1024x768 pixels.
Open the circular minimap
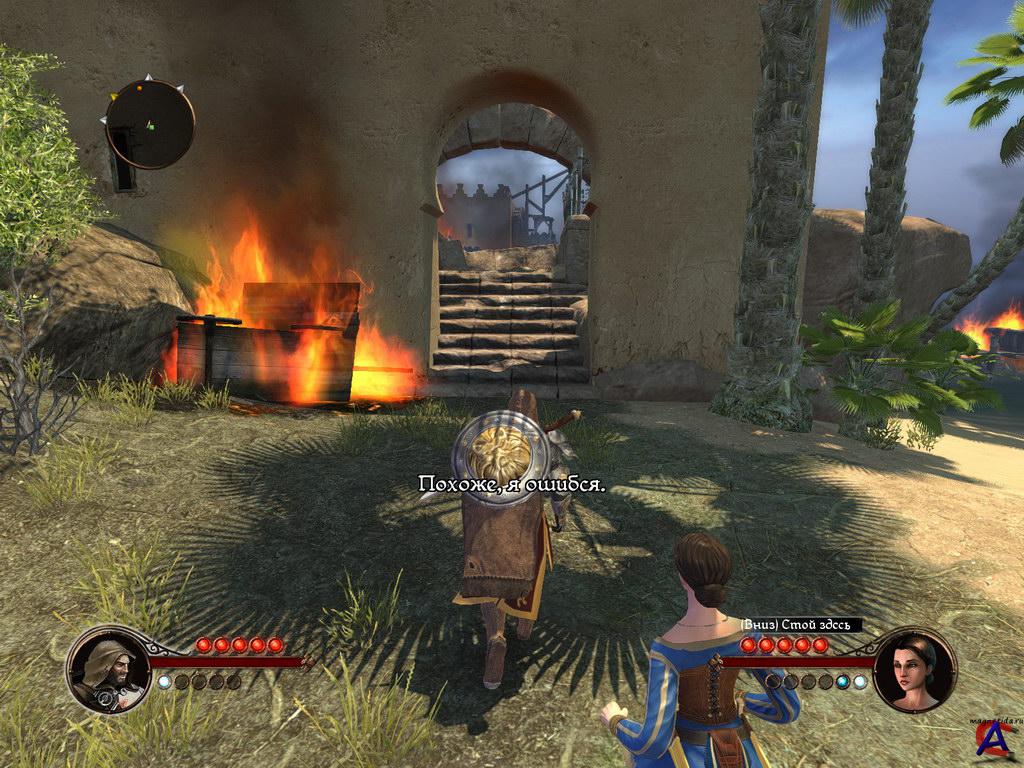click(x=150, y=124)
